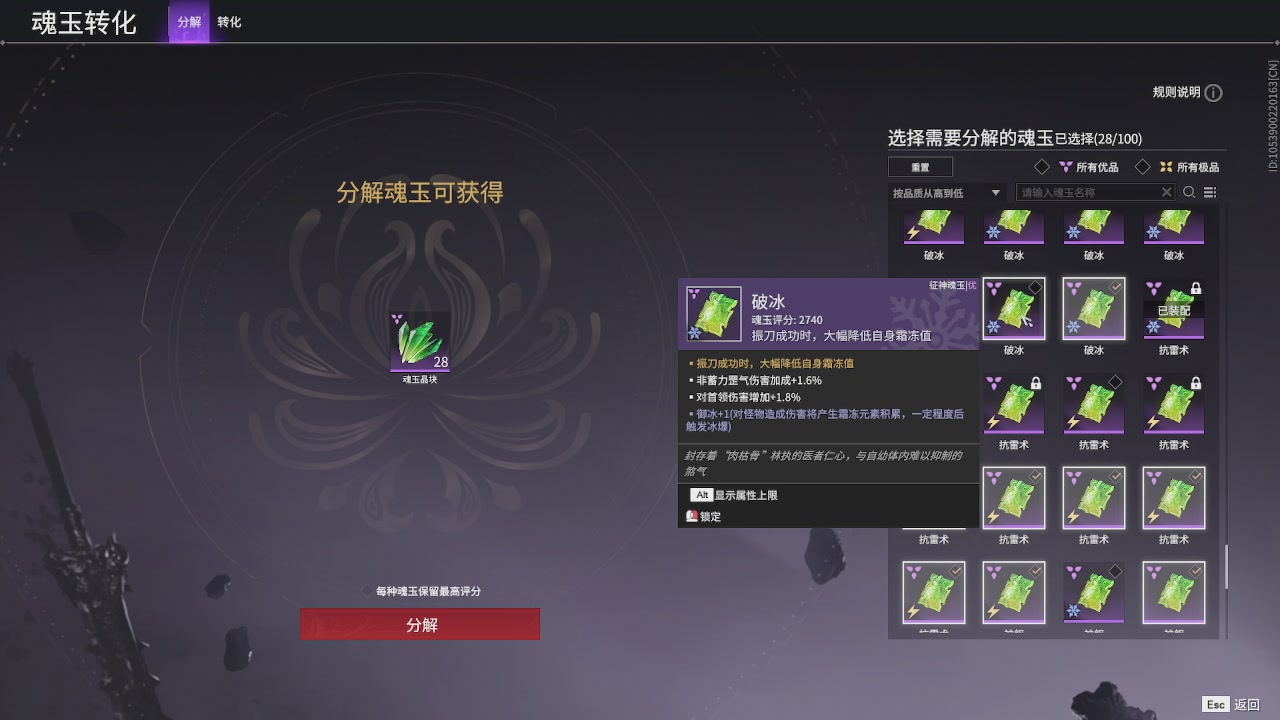Expand the sort order options arrow
This screenshot has width=1280, height=720.
tap(996, 191)
